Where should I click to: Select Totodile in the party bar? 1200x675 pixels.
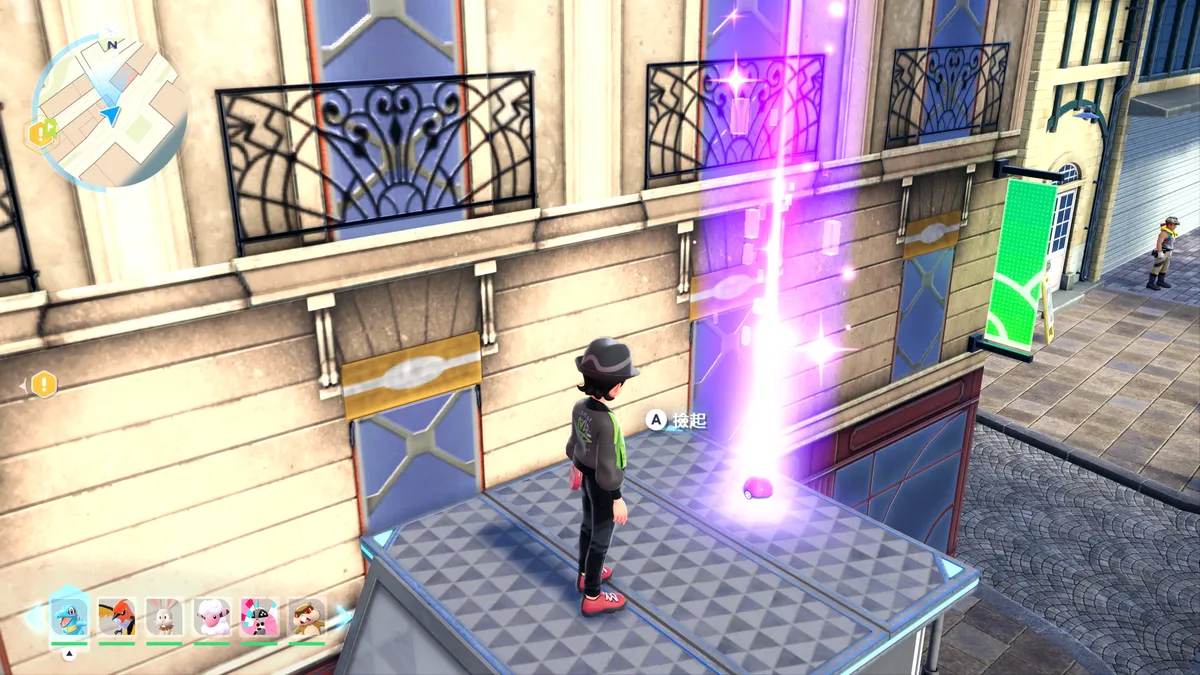coord(70,616)
